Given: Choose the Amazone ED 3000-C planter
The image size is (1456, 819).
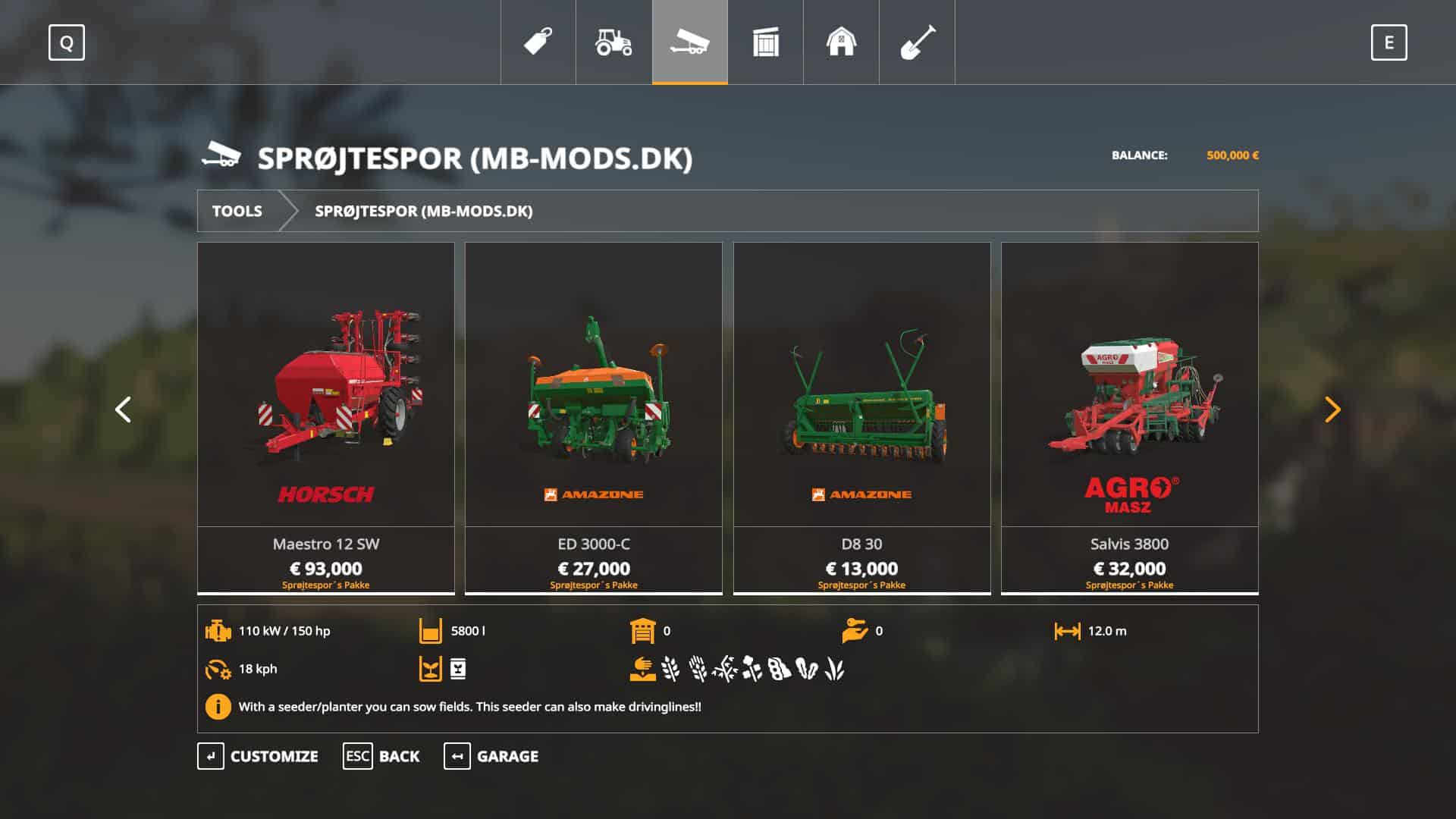Looking at the screenshot, I should point(594,417).
